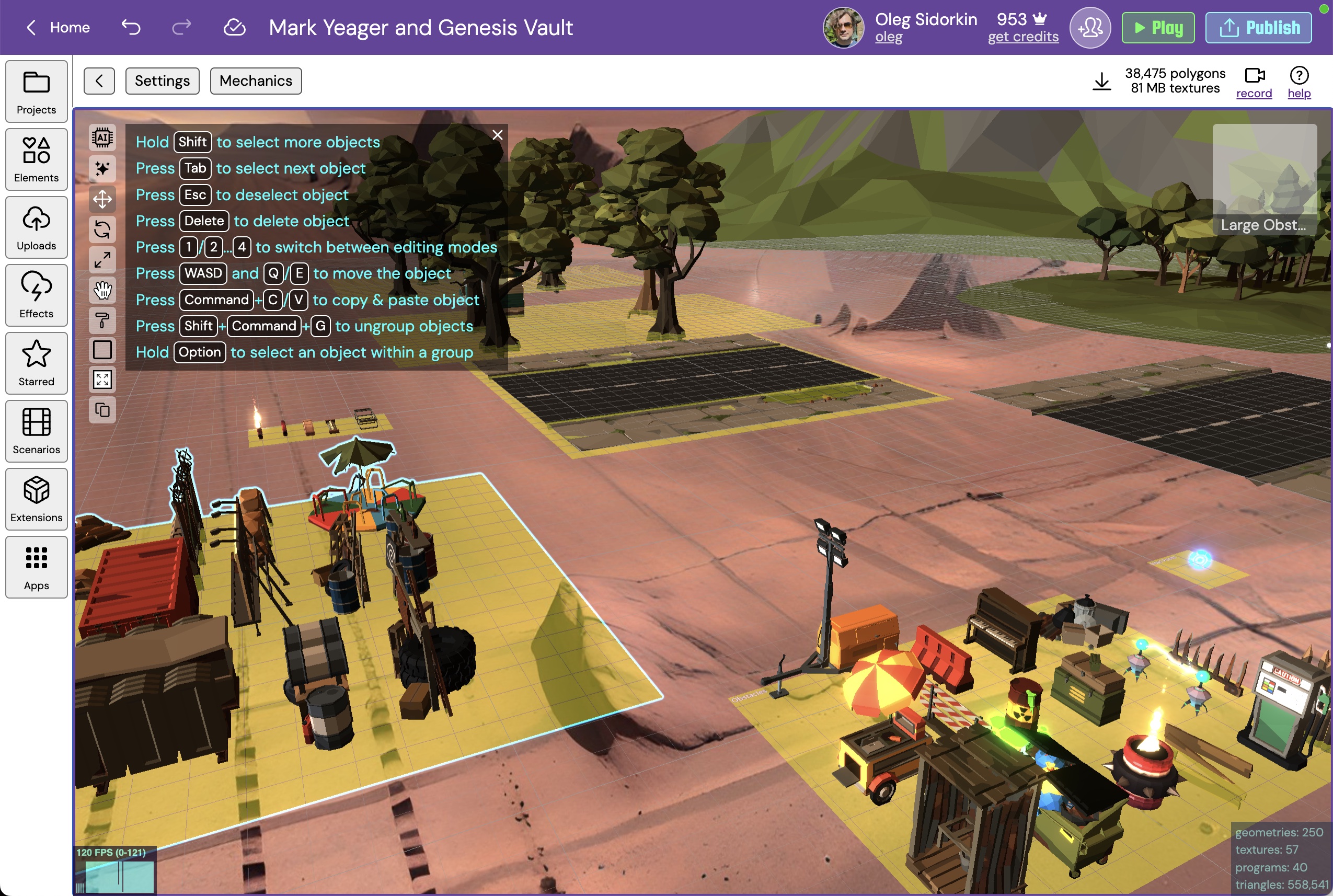The width and height of the screenshot is (1333, 896).
Task: Undo the last change
Action: tap(130, 27)
